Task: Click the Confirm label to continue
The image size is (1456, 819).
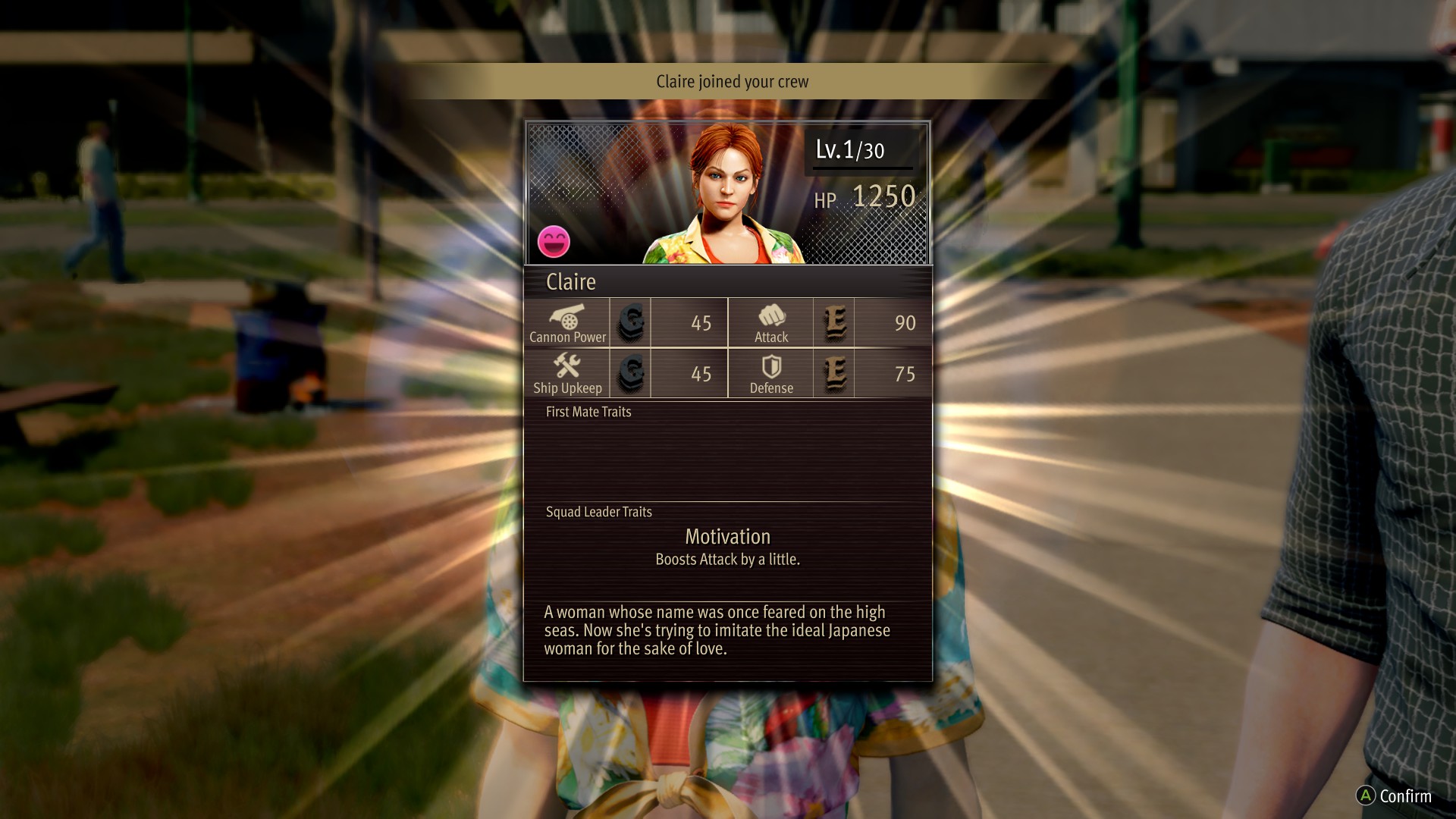Action: [1404, 795]
